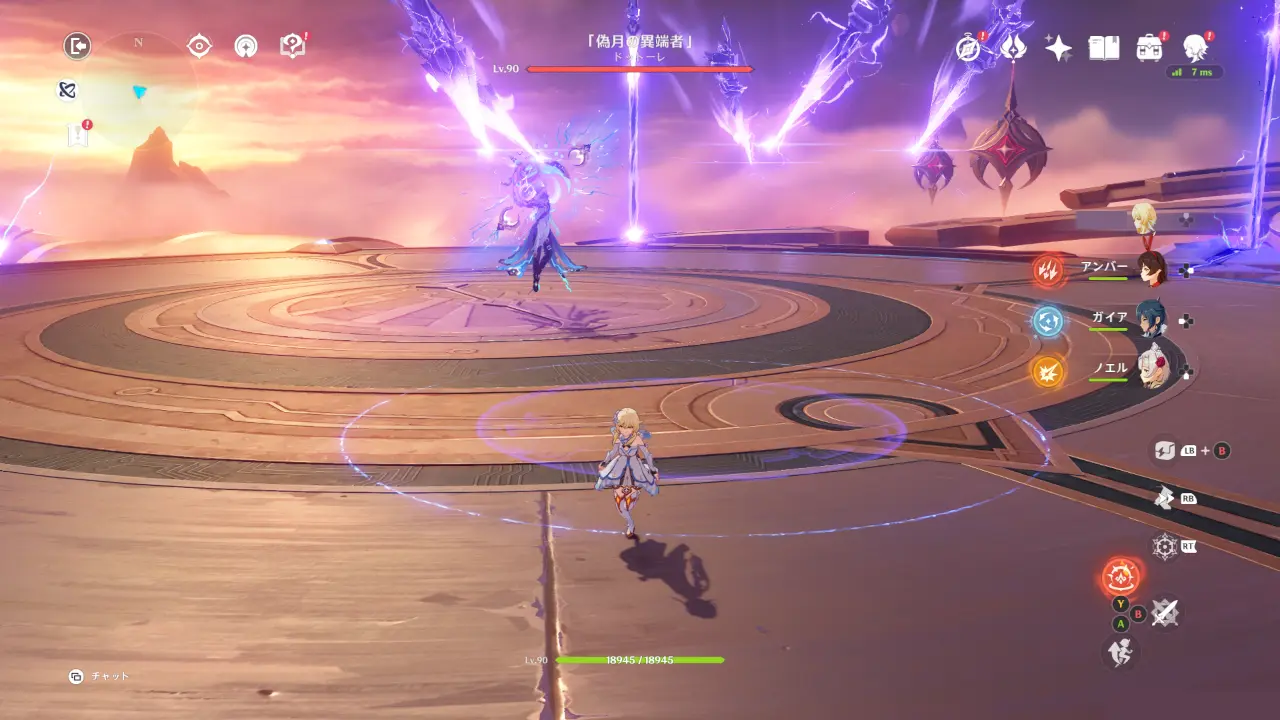The height and width of the screenshot is (720, 1280).
Task: Switch to party member ノエル
Action: coord(1151,370)
